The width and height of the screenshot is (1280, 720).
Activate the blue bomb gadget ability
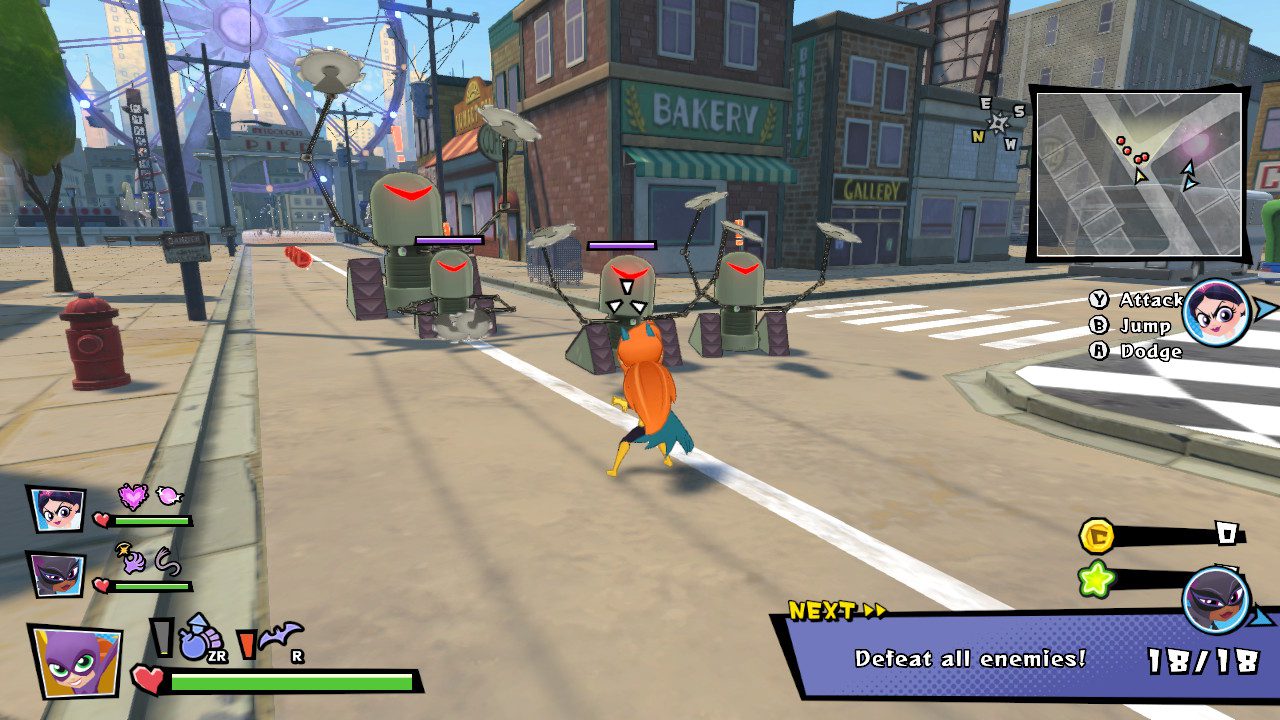(197, 637)
